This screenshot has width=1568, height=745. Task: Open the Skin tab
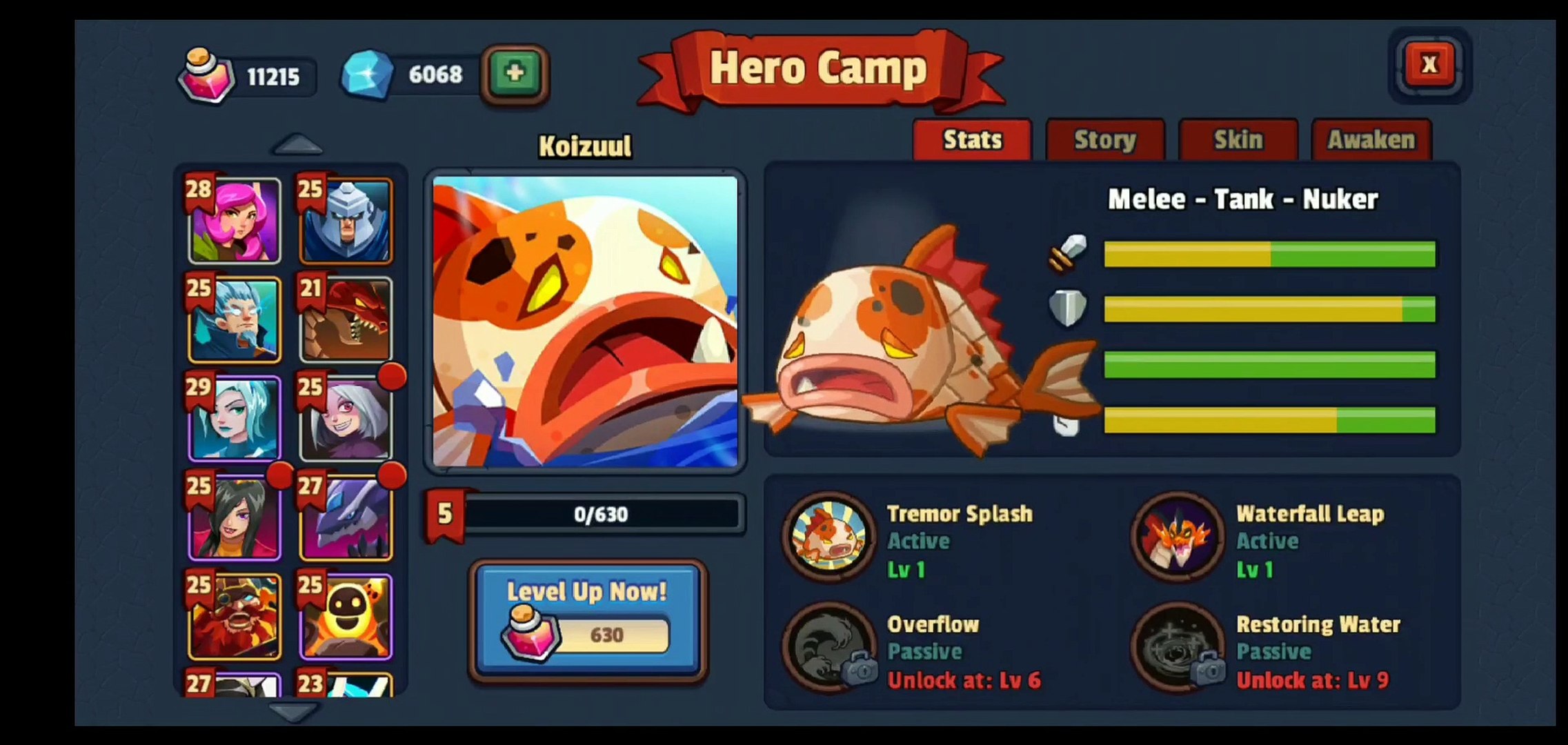1238,140
